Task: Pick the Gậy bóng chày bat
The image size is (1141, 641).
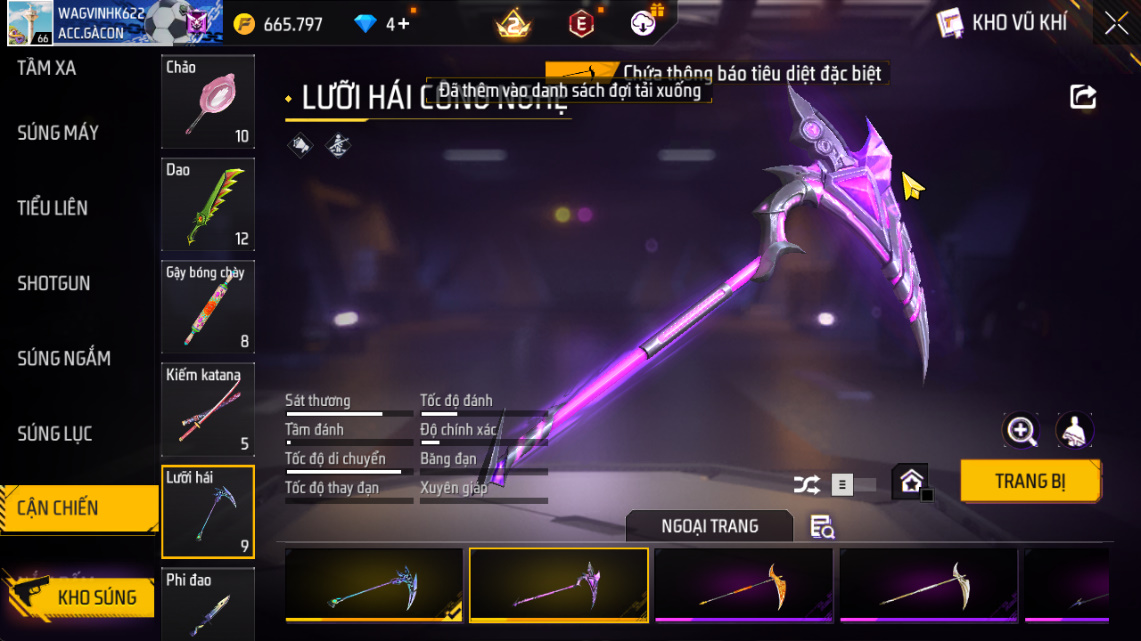Action: click(x=208, y=307)
